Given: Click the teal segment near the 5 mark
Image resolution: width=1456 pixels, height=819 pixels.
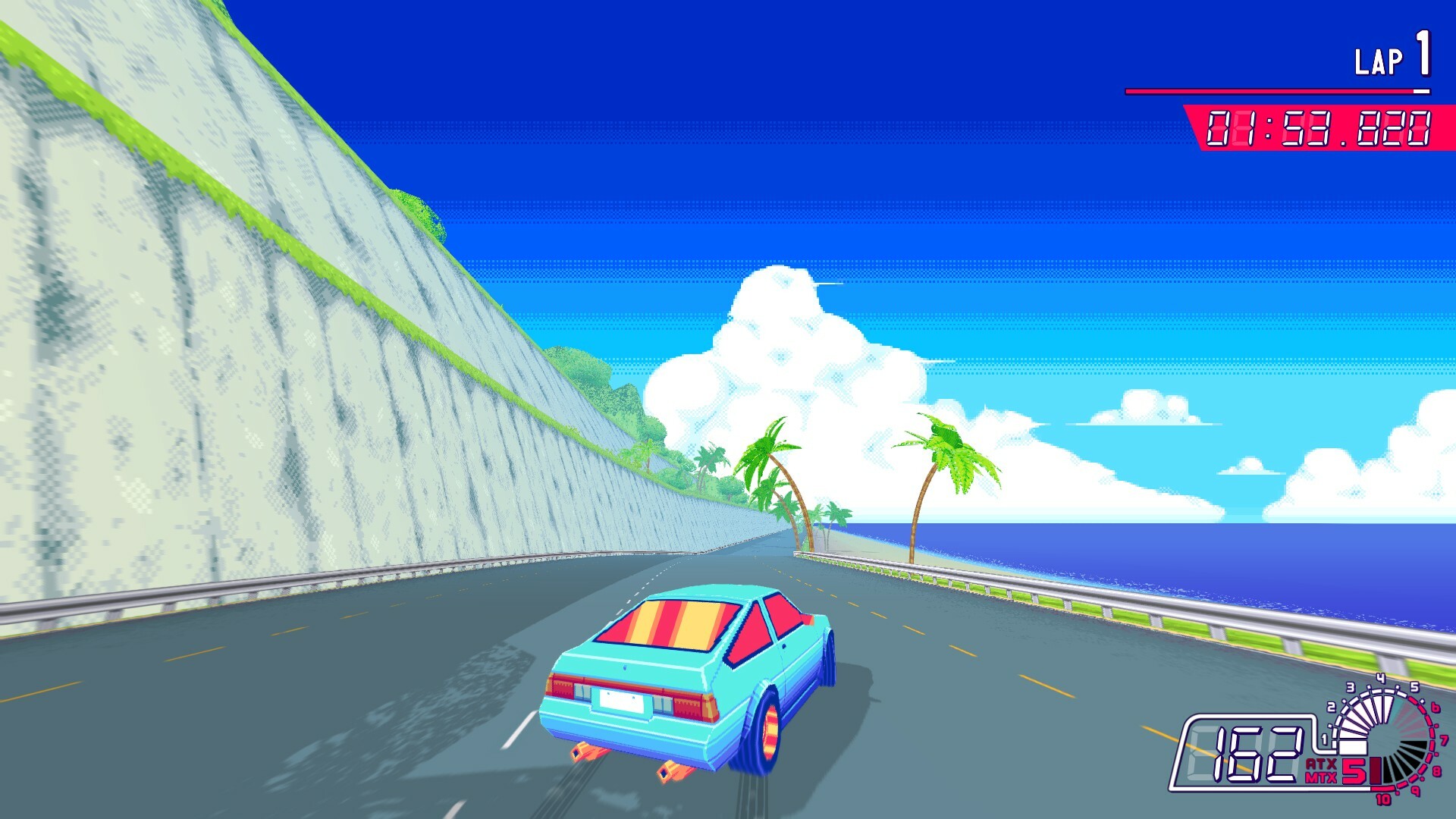Looking at the screenshot, I should [1398, 710].
